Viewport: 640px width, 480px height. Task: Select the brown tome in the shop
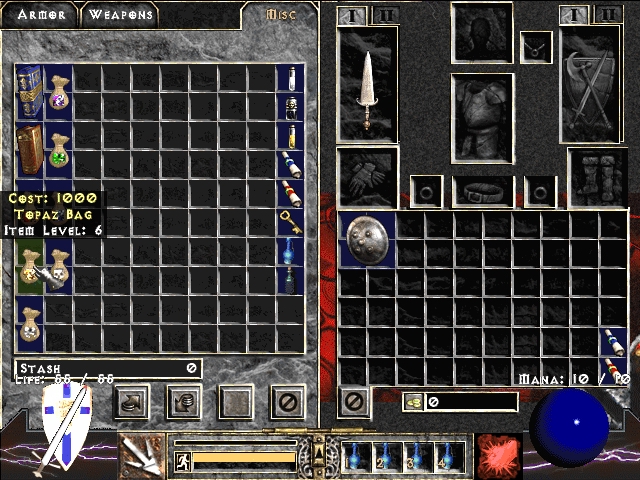[29, 149]
